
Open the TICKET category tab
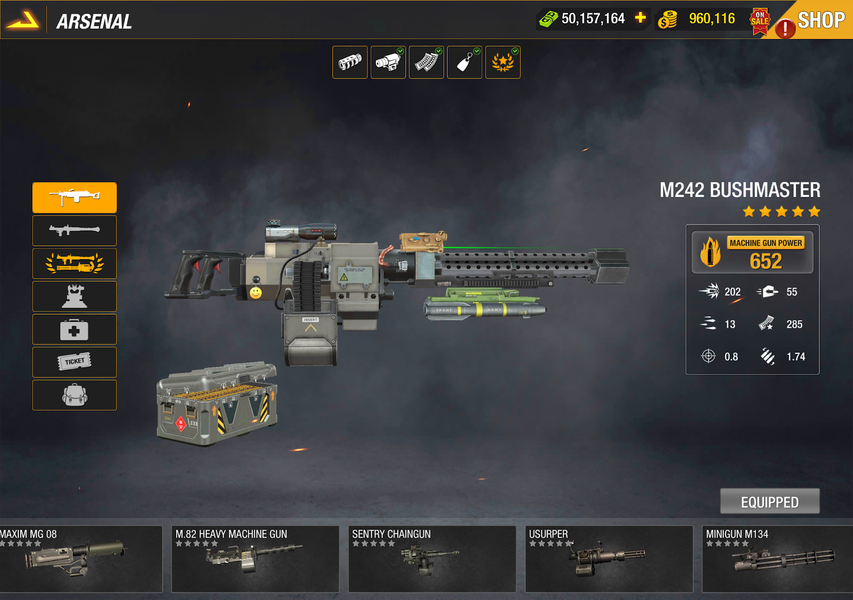click(74, 362)
